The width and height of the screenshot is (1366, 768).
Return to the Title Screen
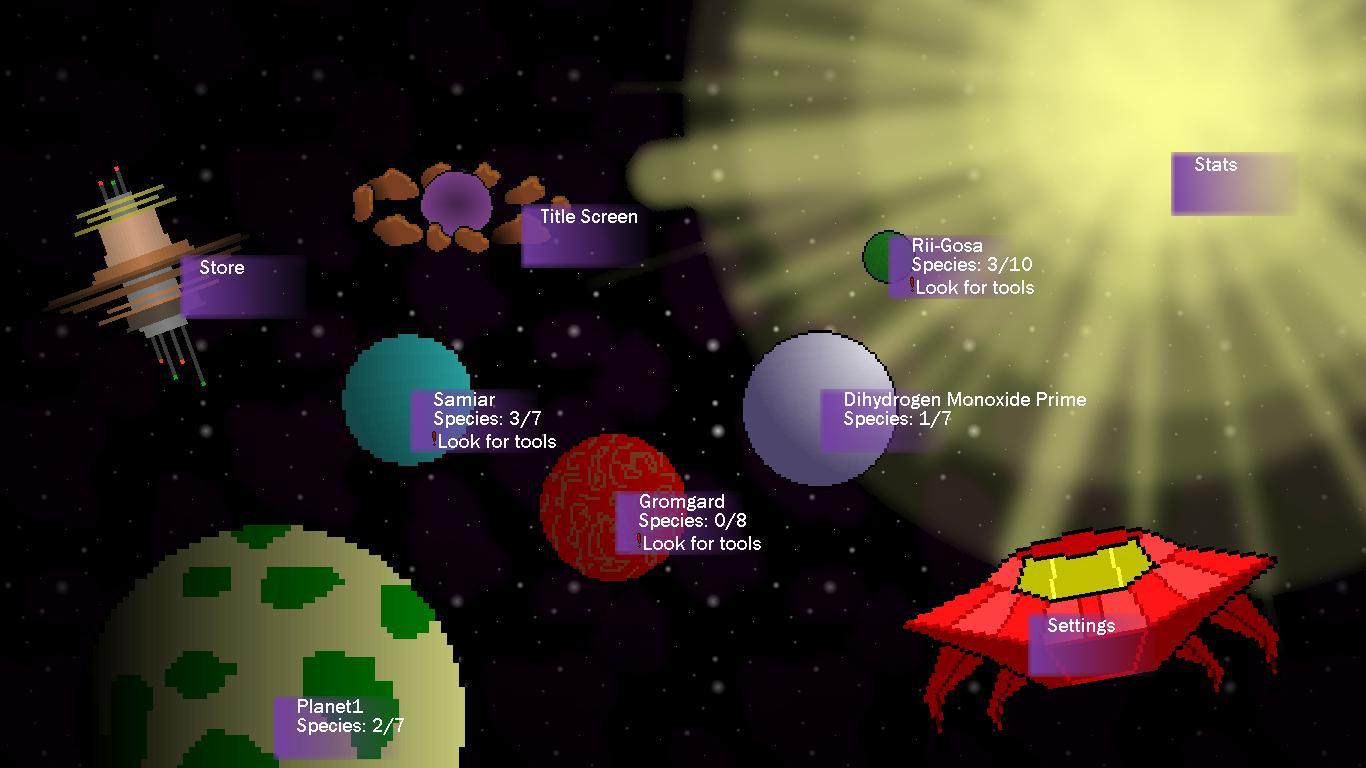coord(585,230)
